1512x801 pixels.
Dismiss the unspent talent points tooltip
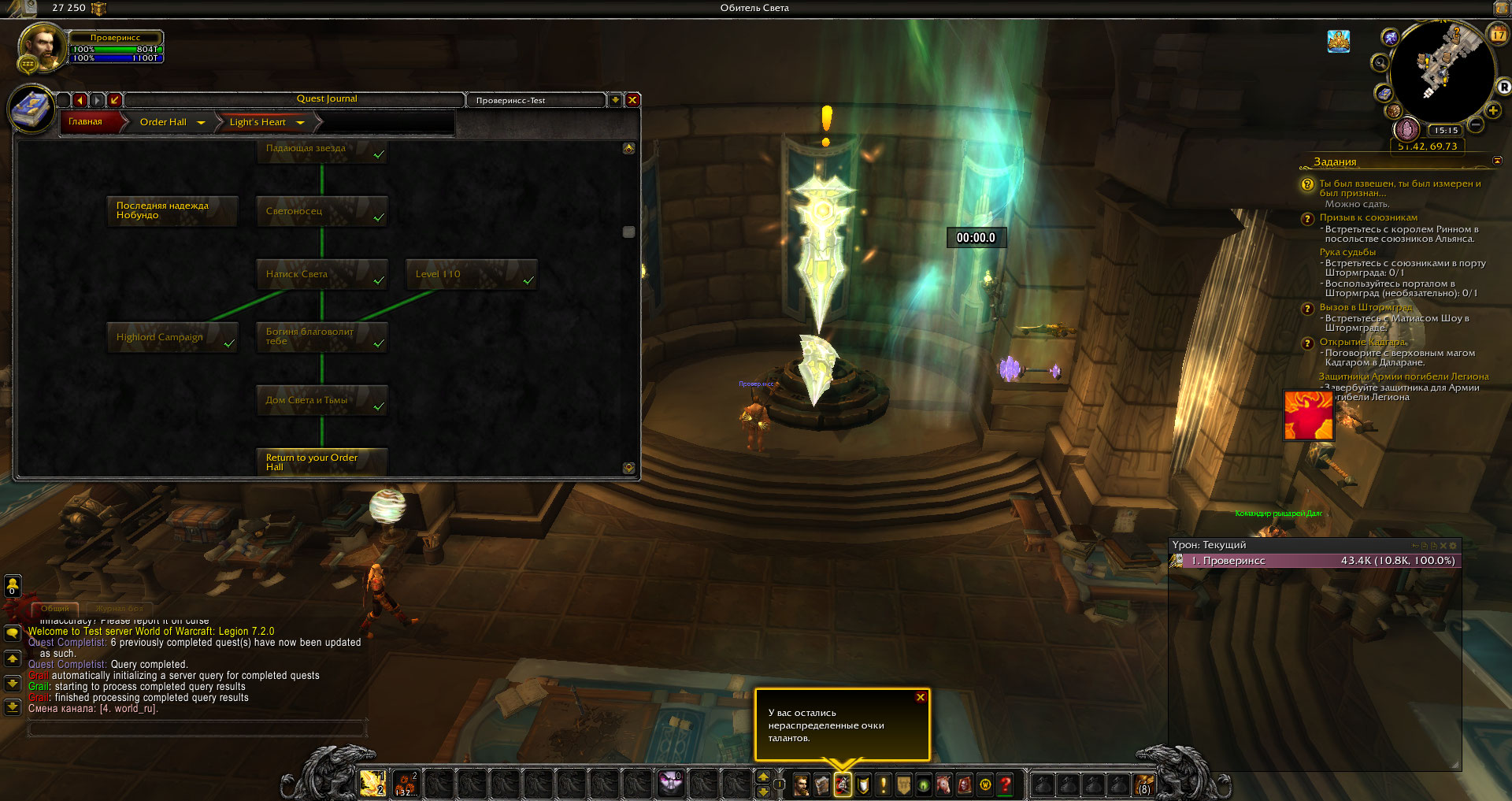tap(920, 698)
